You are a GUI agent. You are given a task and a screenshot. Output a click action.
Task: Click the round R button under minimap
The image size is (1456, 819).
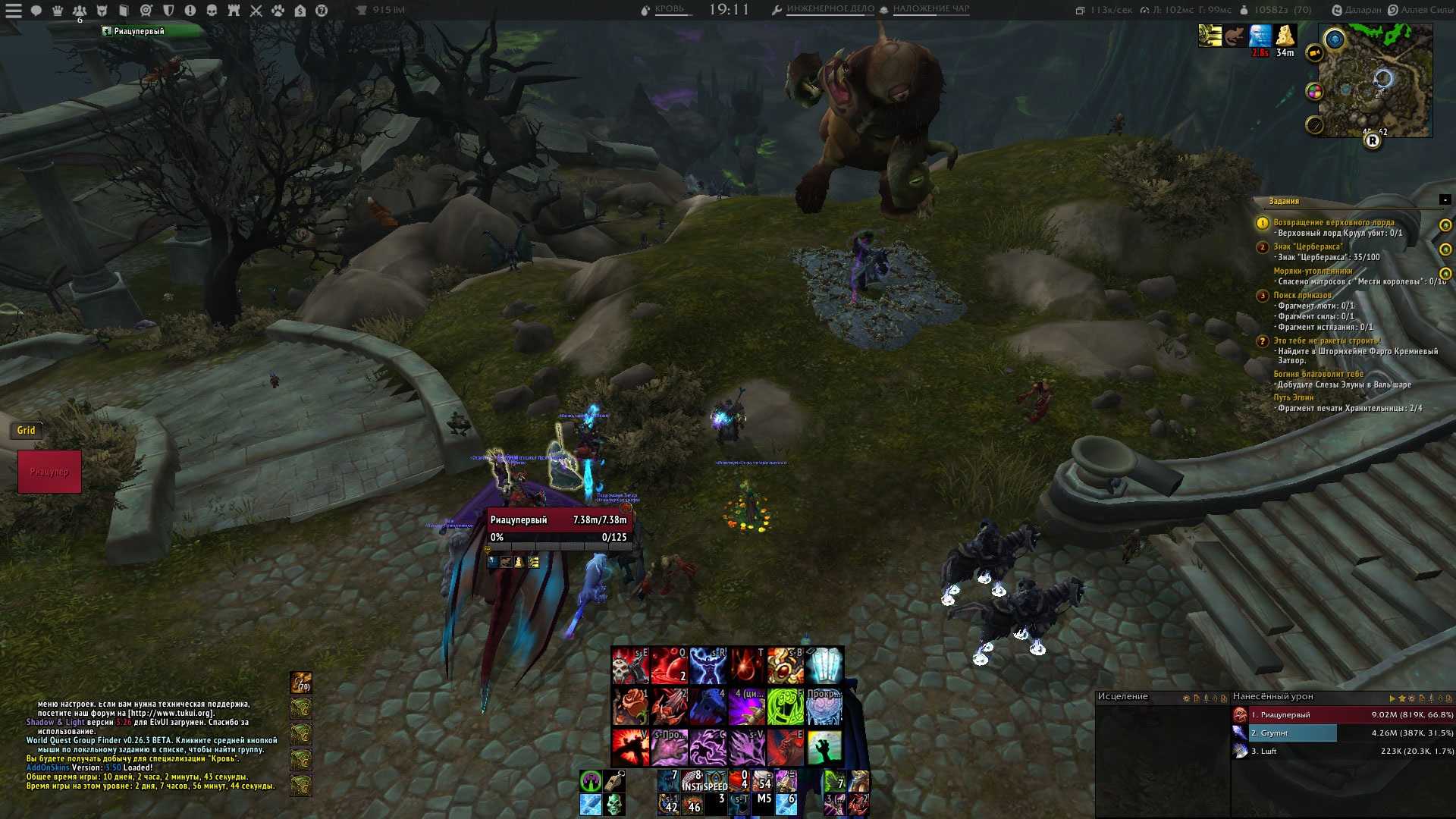coord(1372,141)
